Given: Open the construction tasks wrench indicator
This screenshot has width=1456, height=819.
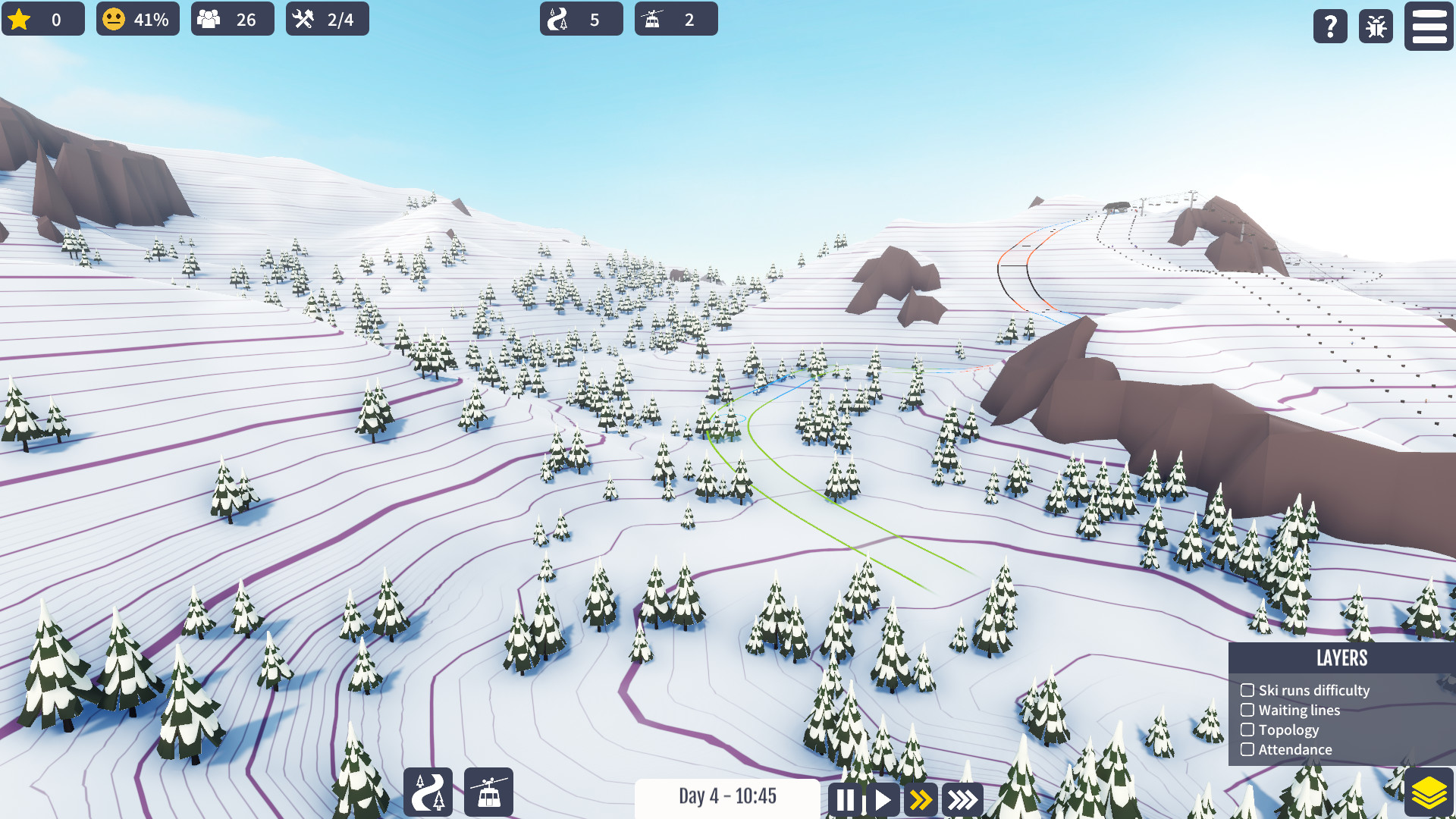Looking at the screenshot, I should tap(326, 18).
